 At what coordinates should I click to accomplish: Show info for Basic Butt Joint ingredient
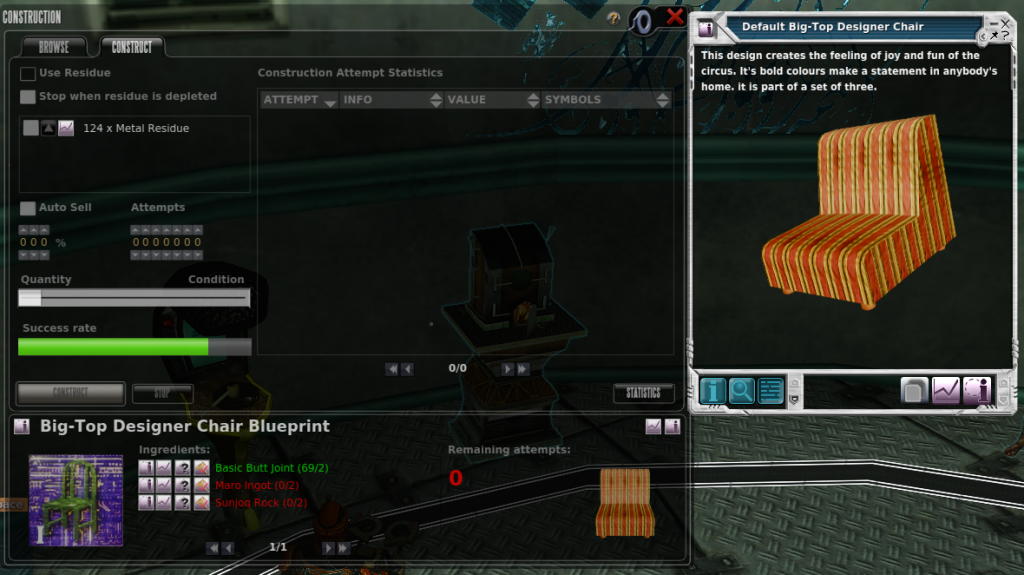click(146, 468)
